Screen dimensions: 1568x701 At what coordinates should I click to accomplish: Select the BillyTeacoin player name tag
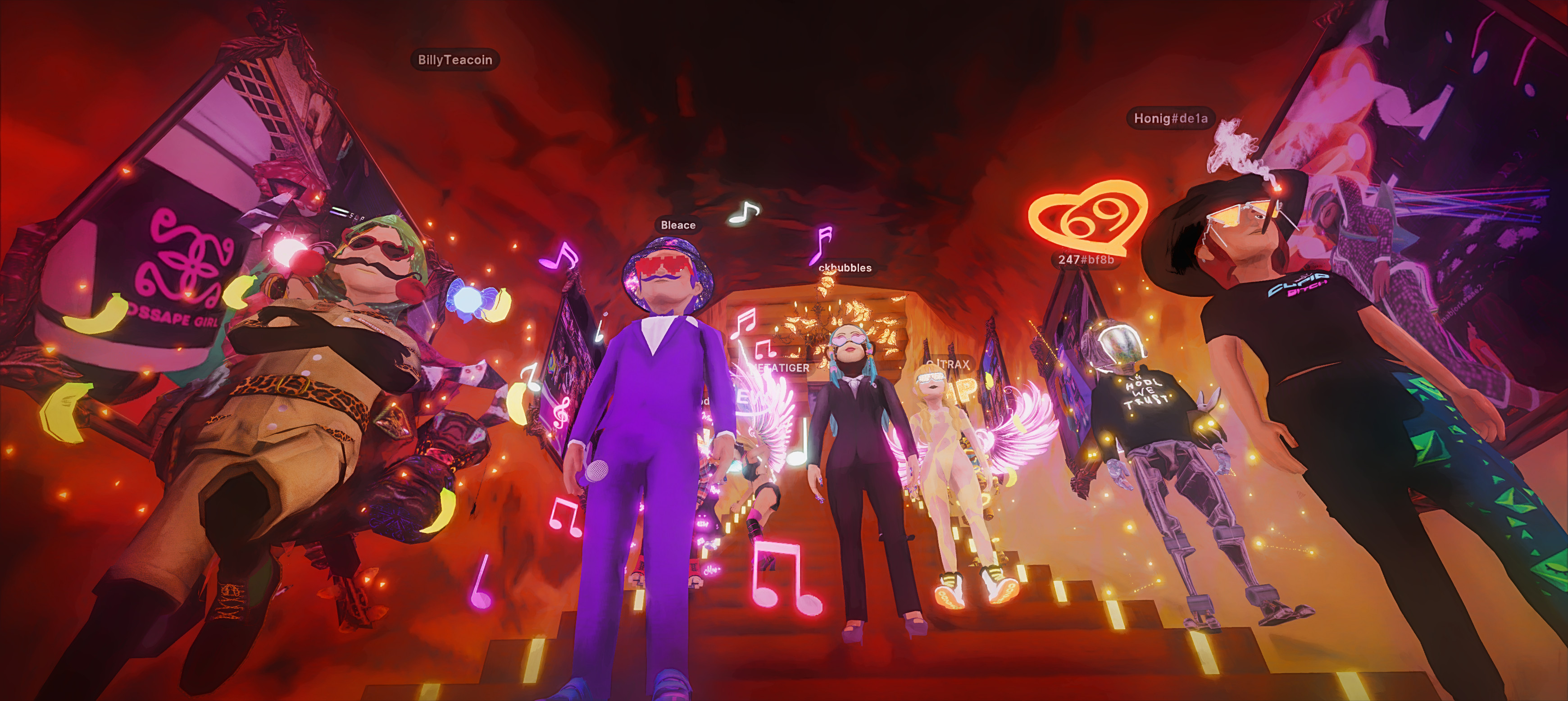[x=454, y=59]
